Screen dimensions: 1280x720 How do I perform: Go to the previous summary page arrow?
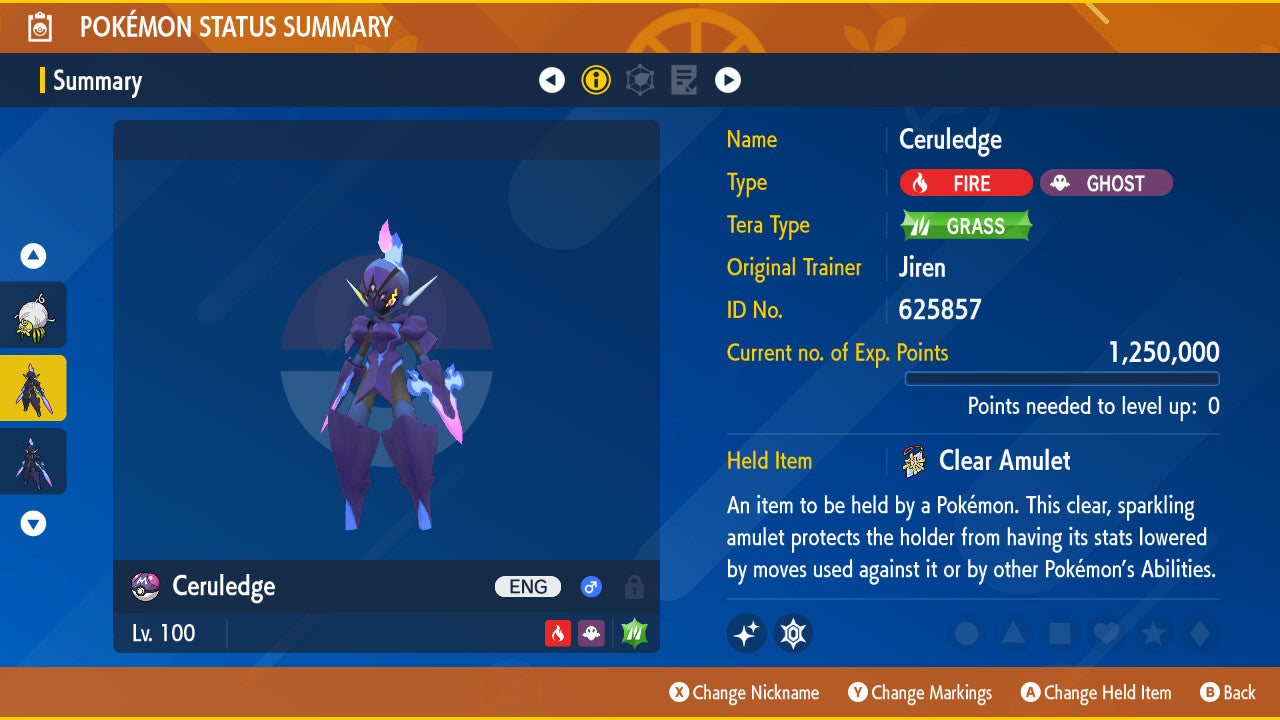pos(552,80)
